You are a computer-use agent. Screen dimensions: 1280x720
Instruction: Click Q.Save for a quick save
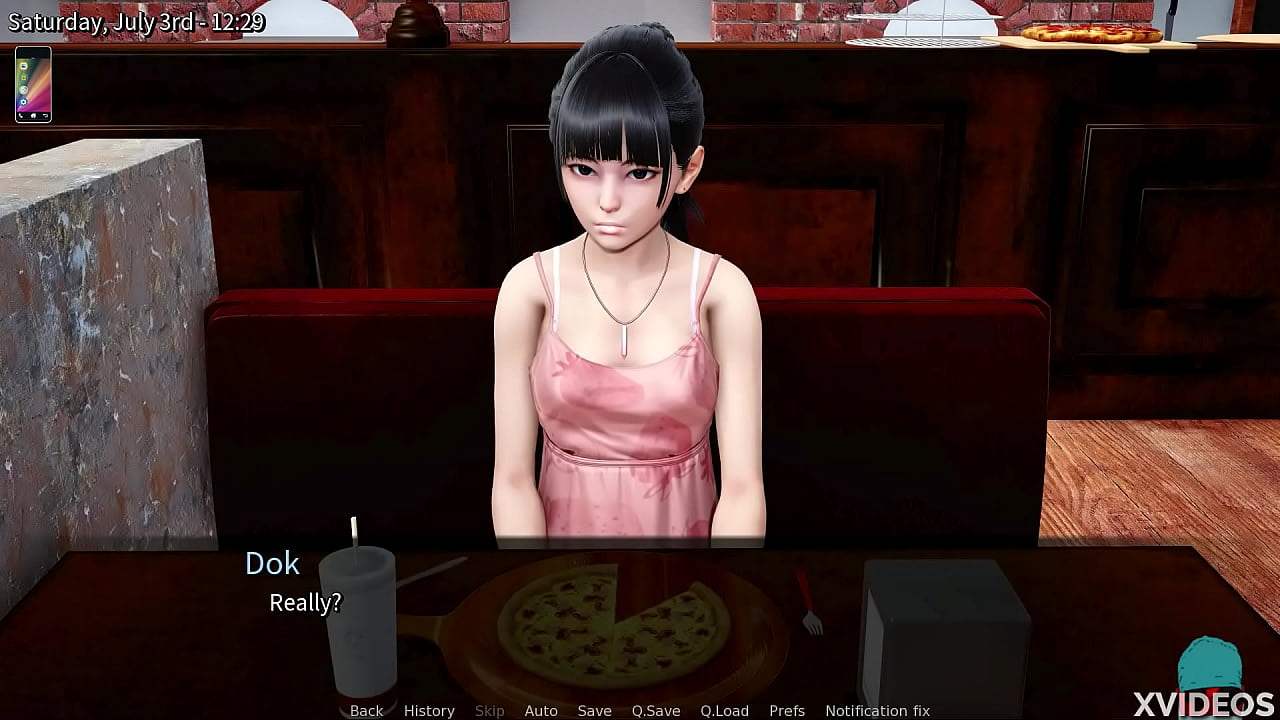coord(656,710)
